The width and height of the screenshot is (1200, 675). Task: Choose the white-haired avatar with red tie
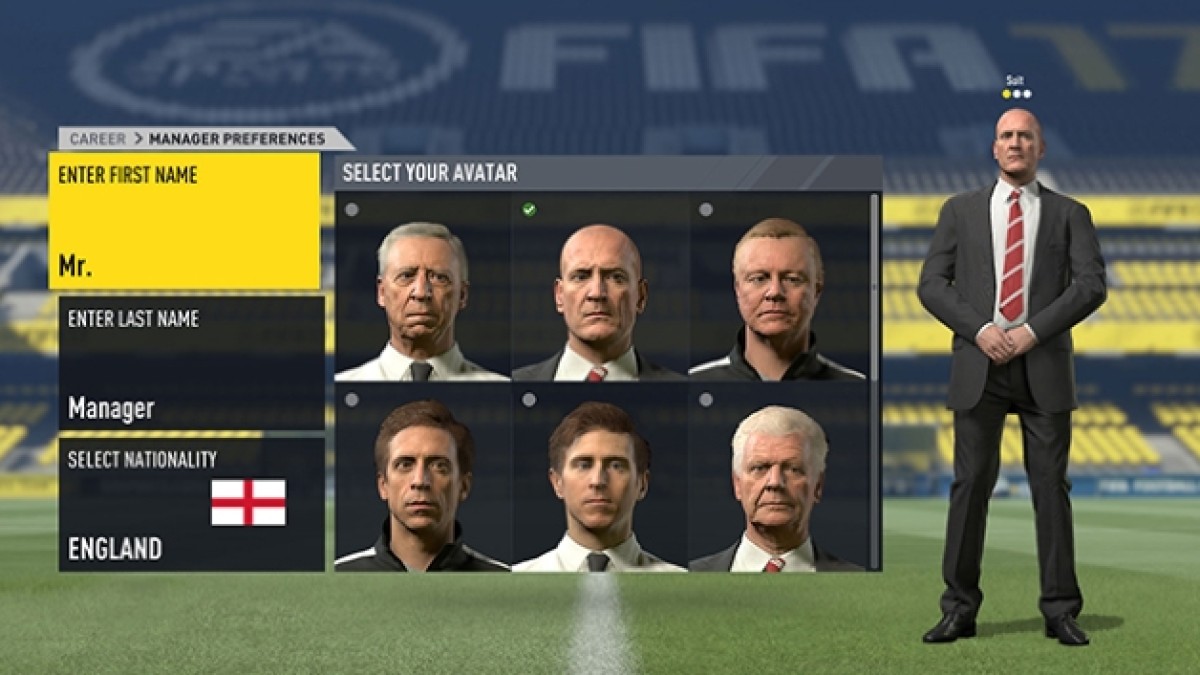pyautogui.click(x=776, y=478)
